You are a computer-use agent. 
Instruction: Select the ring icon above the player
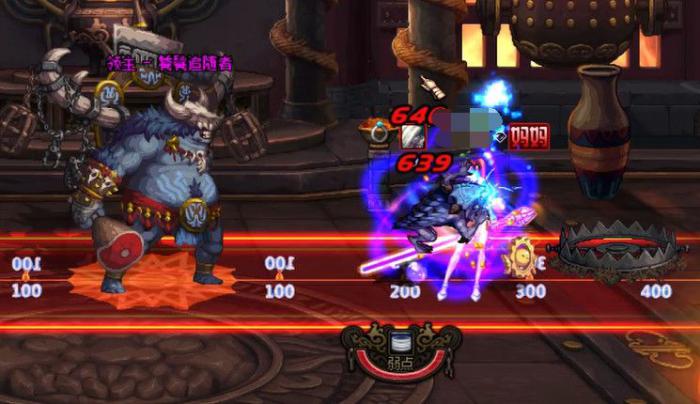[x=380, y=133]
